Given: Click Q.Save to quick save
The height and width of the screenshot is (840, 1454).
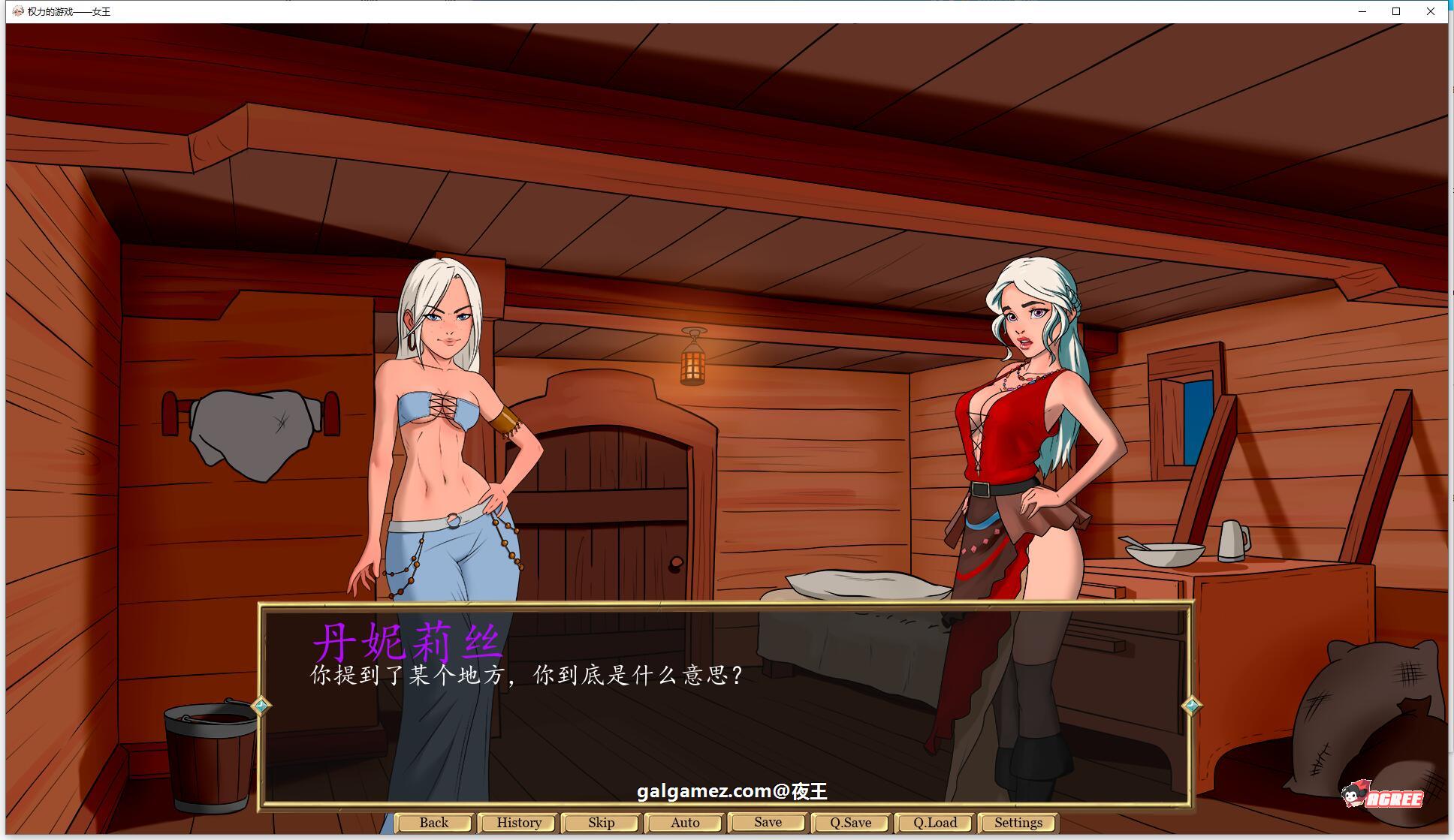Looking at the screenshot, I should [850, 822].
